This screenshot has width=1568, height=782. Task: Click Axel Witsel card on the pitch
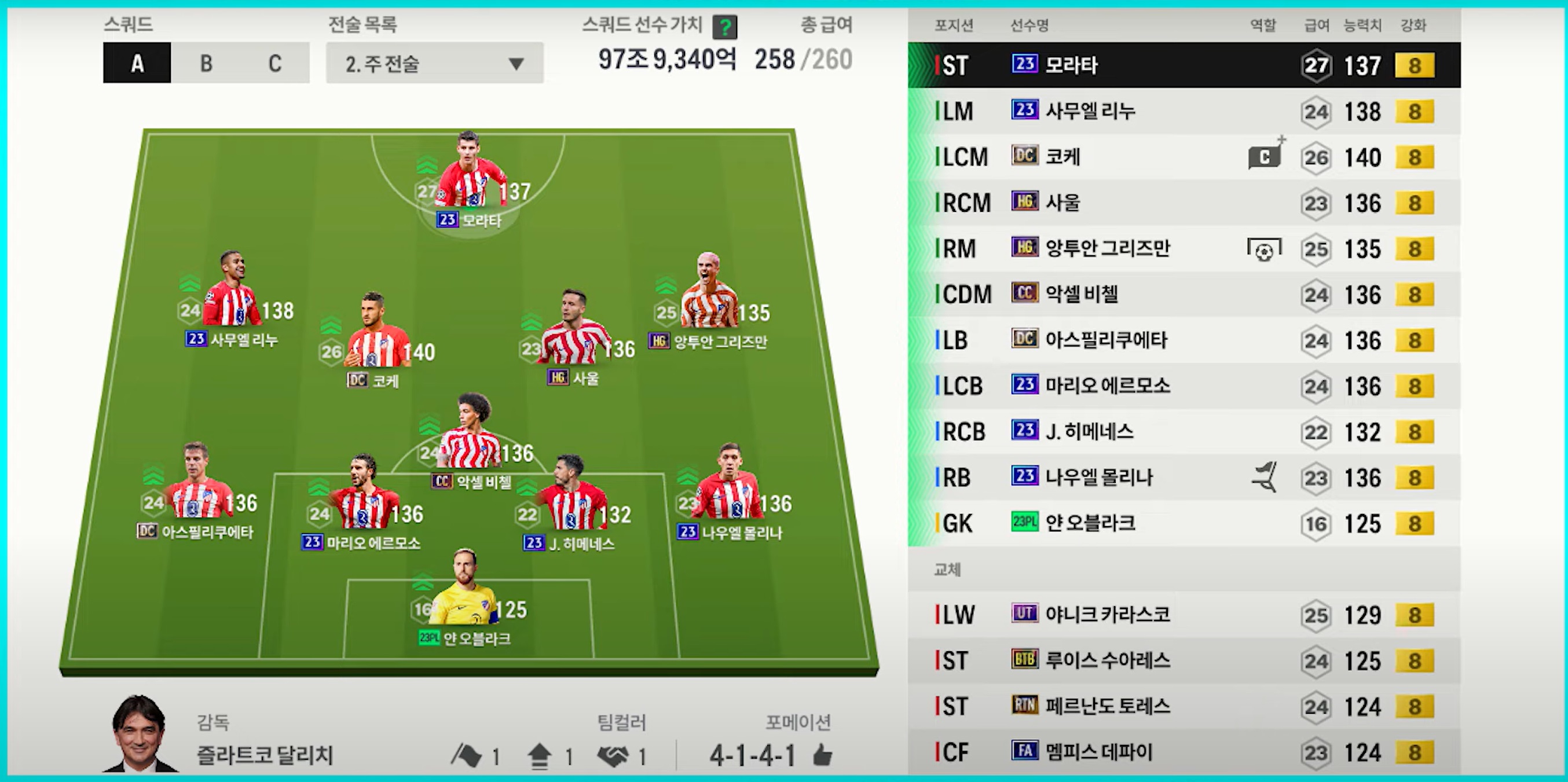pos(470,438)
